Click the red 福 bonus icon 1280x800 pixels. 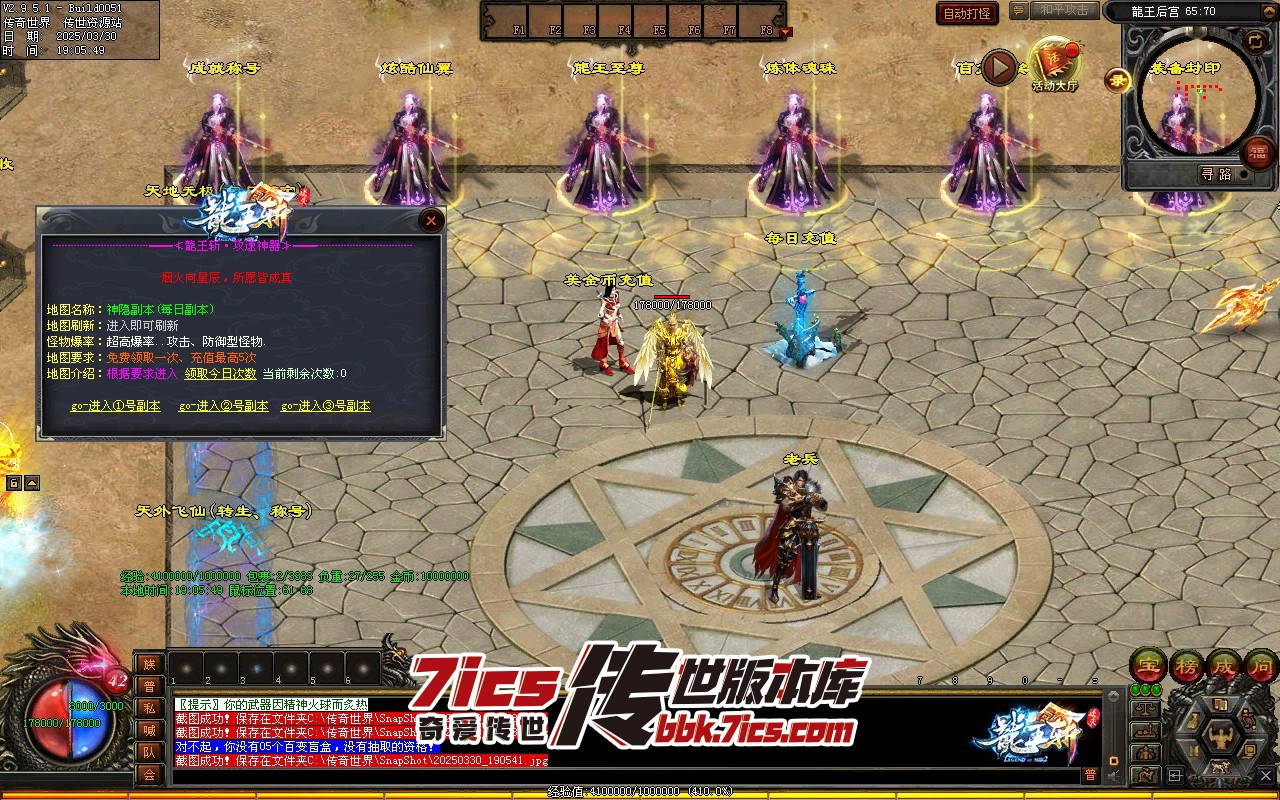pos(1257,152)
